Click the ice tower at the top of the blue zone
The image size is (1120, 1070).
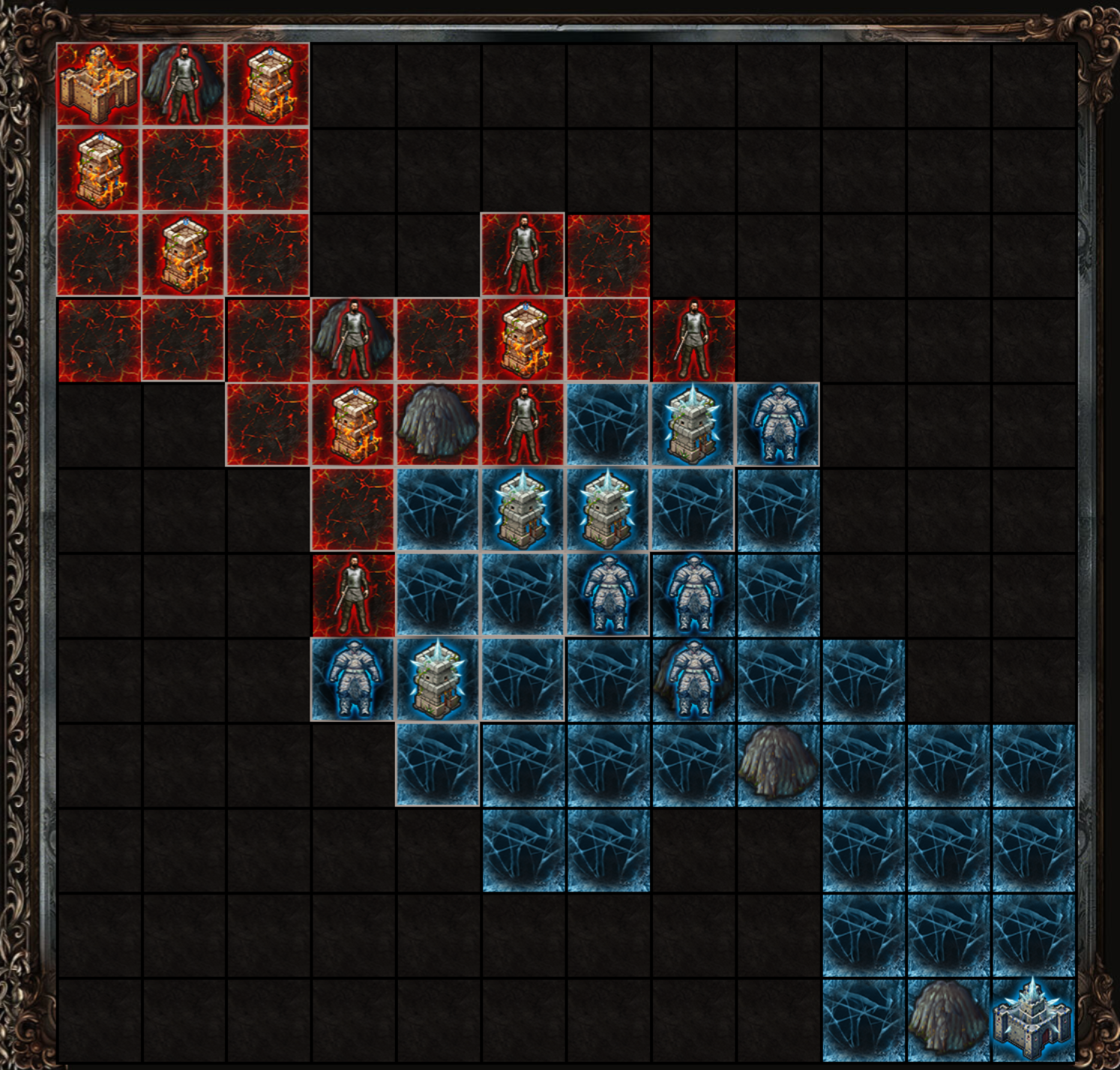point(695,425)
